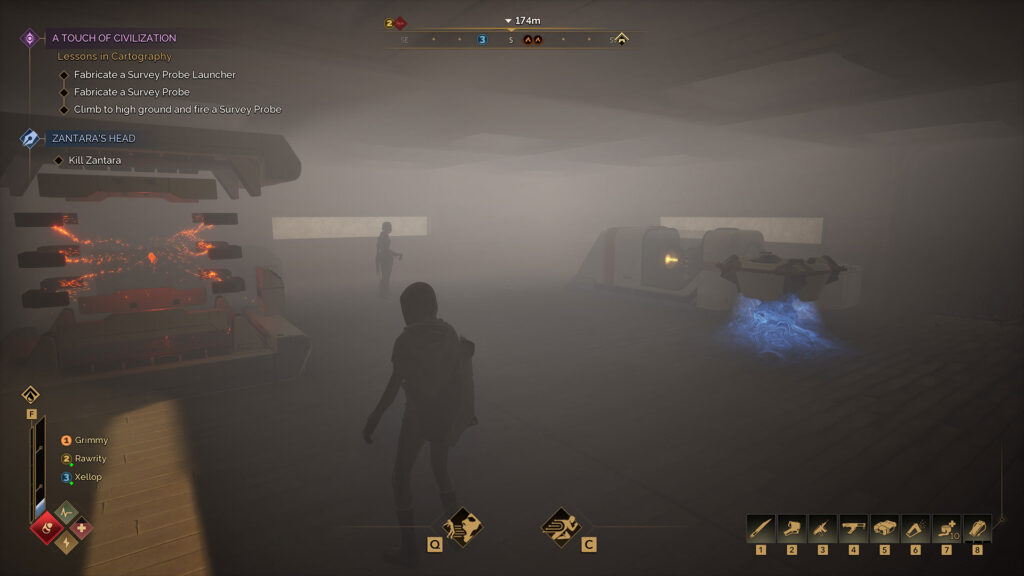The height and width of the screenshot is (576, 1024).
Task: Select the medical cross status icon
Action: [x=80, y=527]
